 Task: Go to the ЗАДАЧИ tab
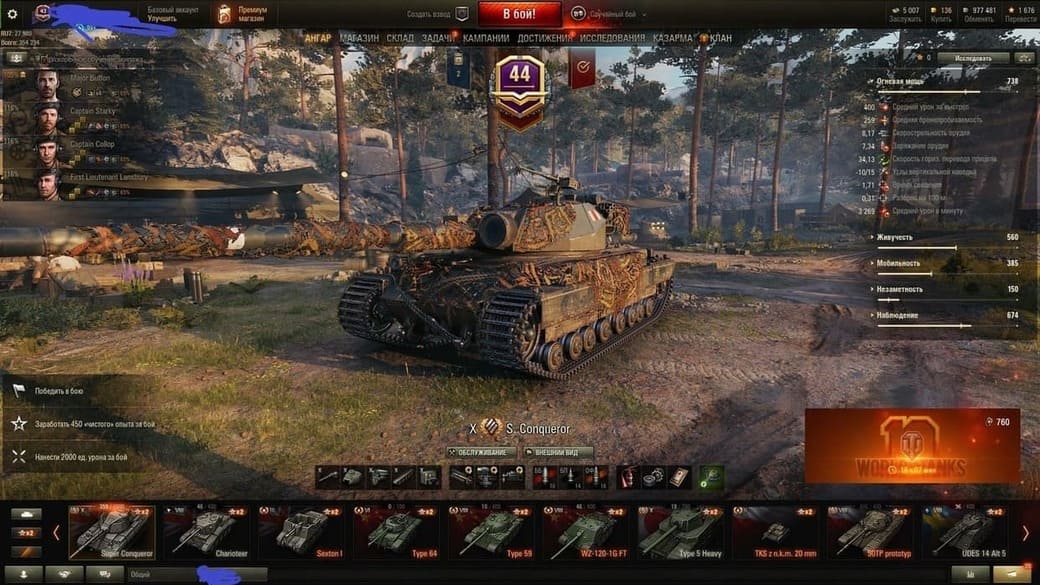(438, 38)
